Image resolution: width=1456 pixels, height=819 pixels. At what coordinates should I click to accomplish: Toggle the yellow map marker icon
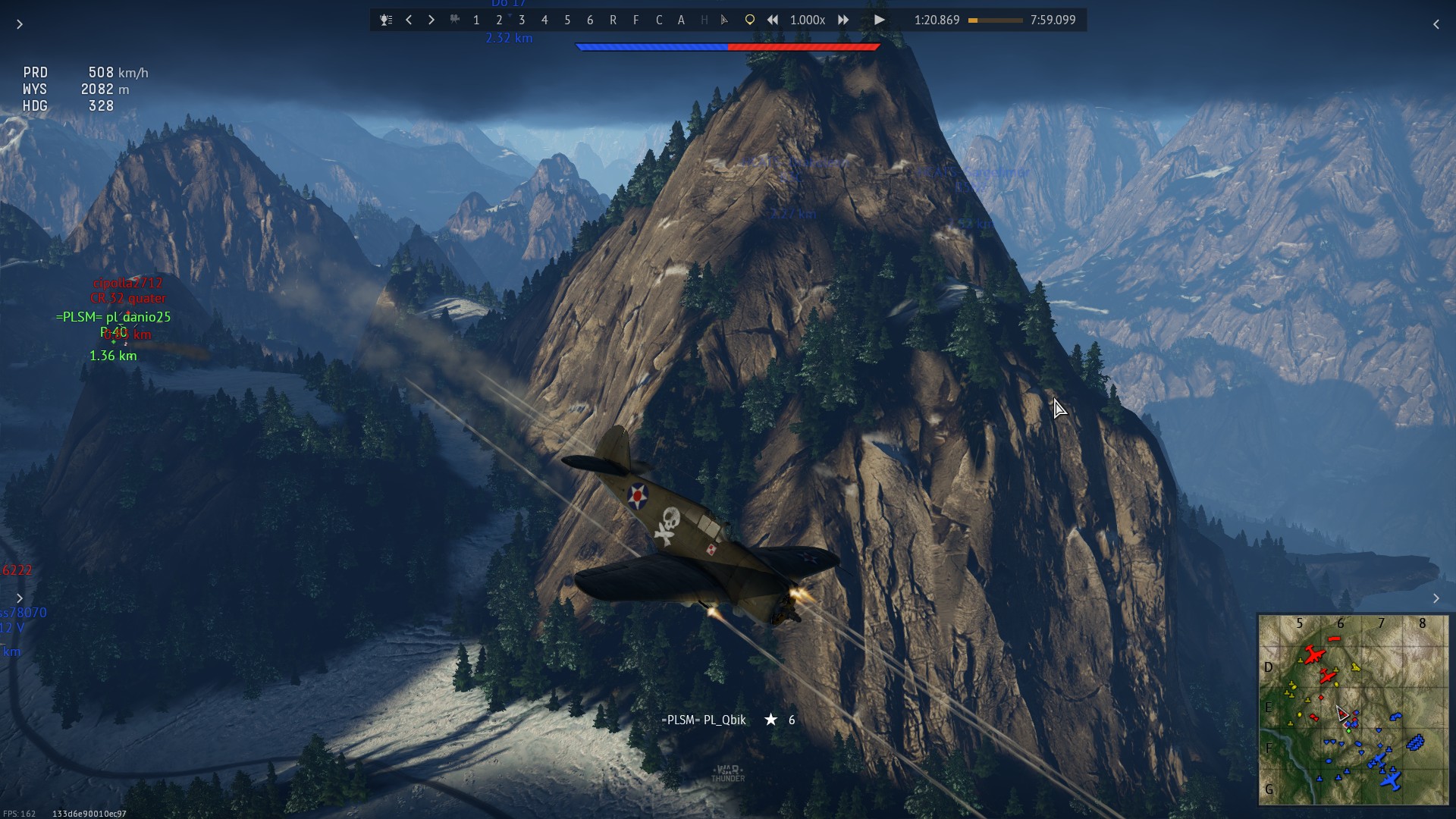tap(749, 20)
